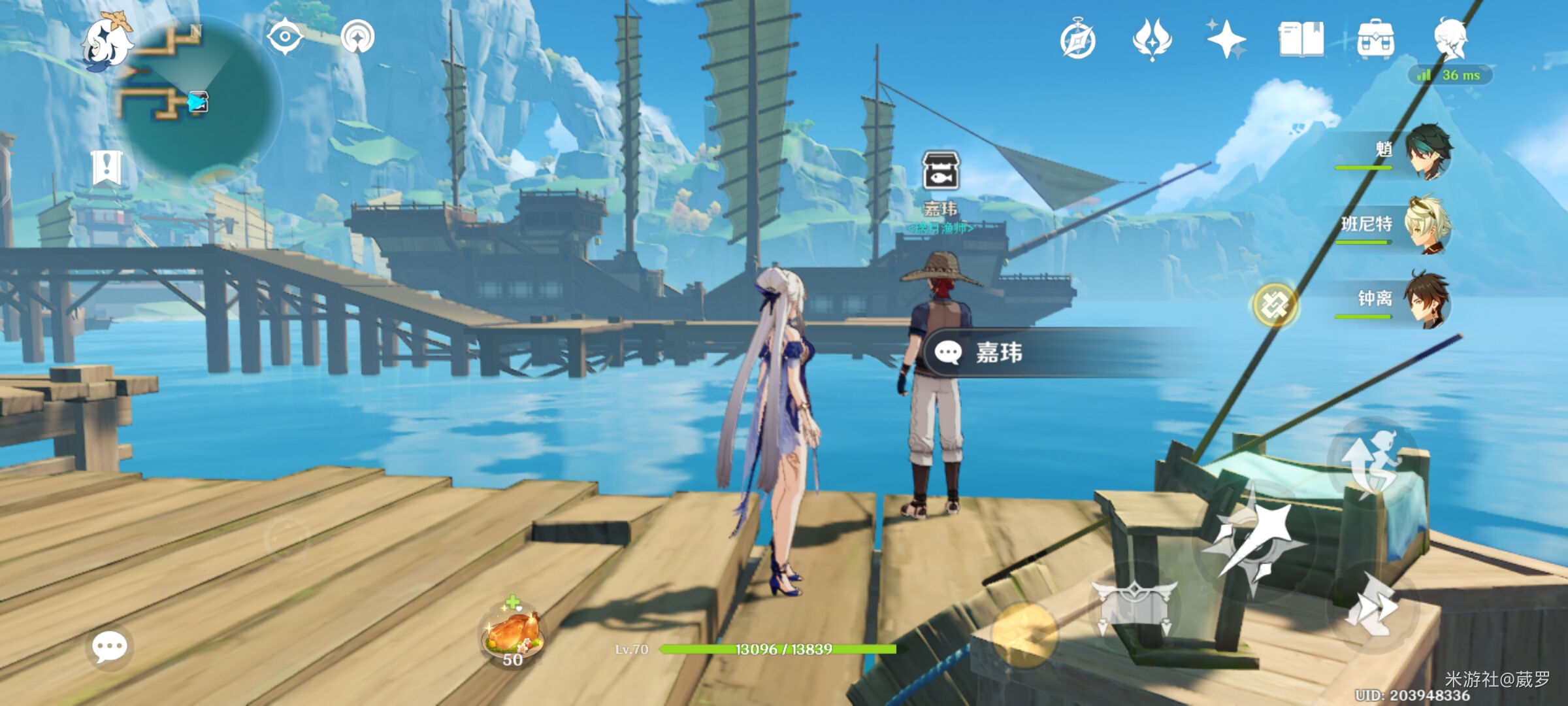
Task: Open the compass adventure events icon
Action: coord(1078,41)
